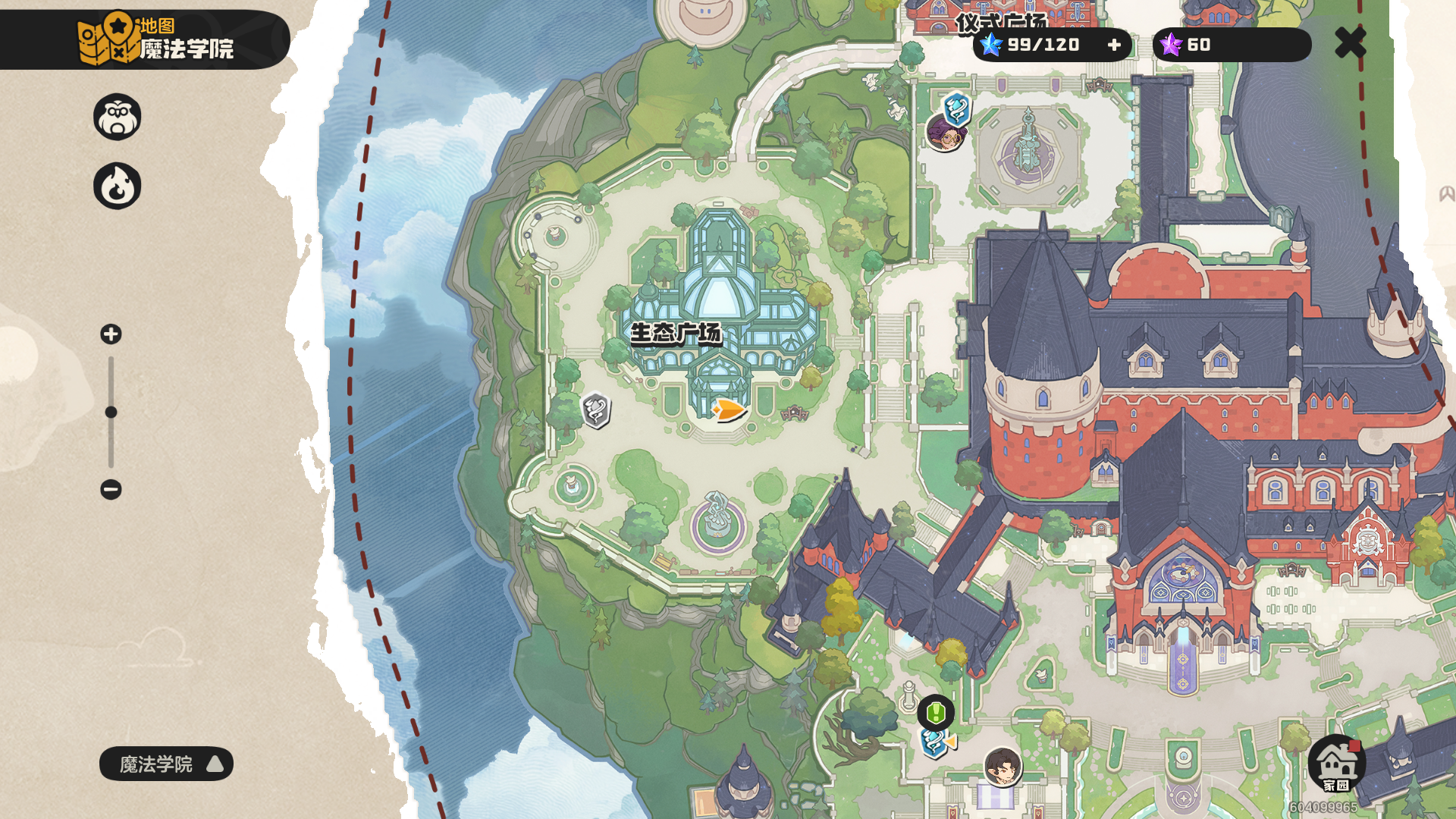This screenshot has height=819, width=1456.
Task: Zoom in the map with plus button
Action: coord(111,334)
